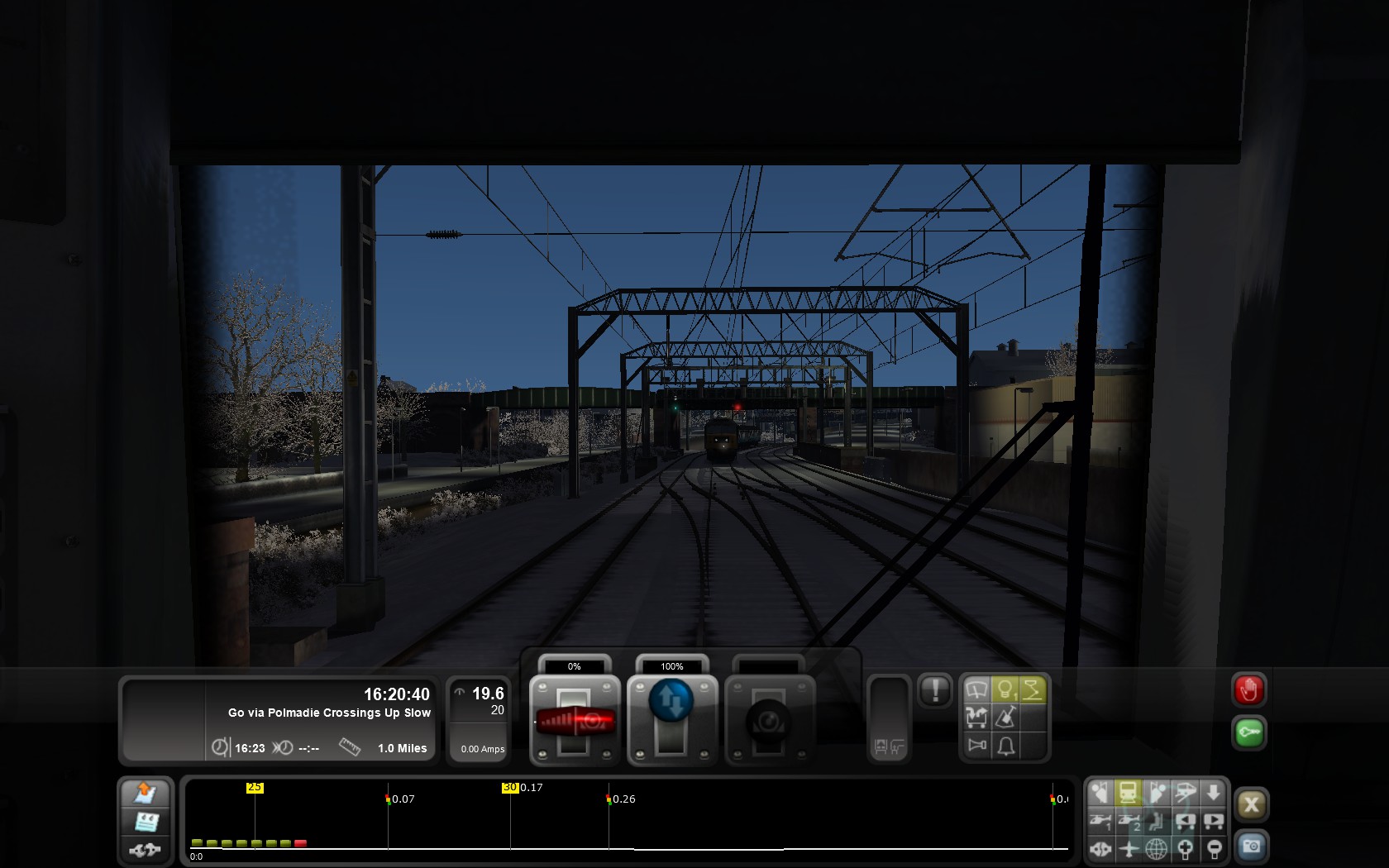Switch to helicopter camera 2
Viewport: 1389px width, 868px height.
[x=1128, y=821]
